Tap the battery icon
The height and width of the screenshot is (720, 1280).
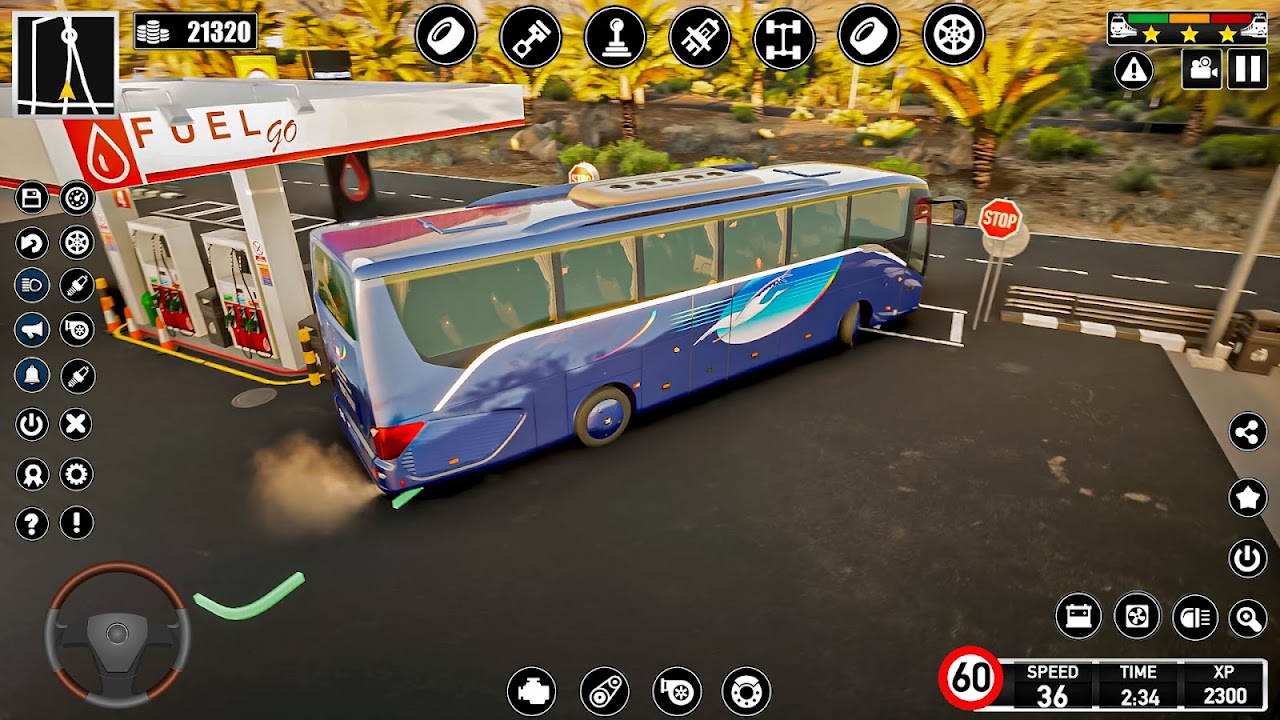point(1079,616)
